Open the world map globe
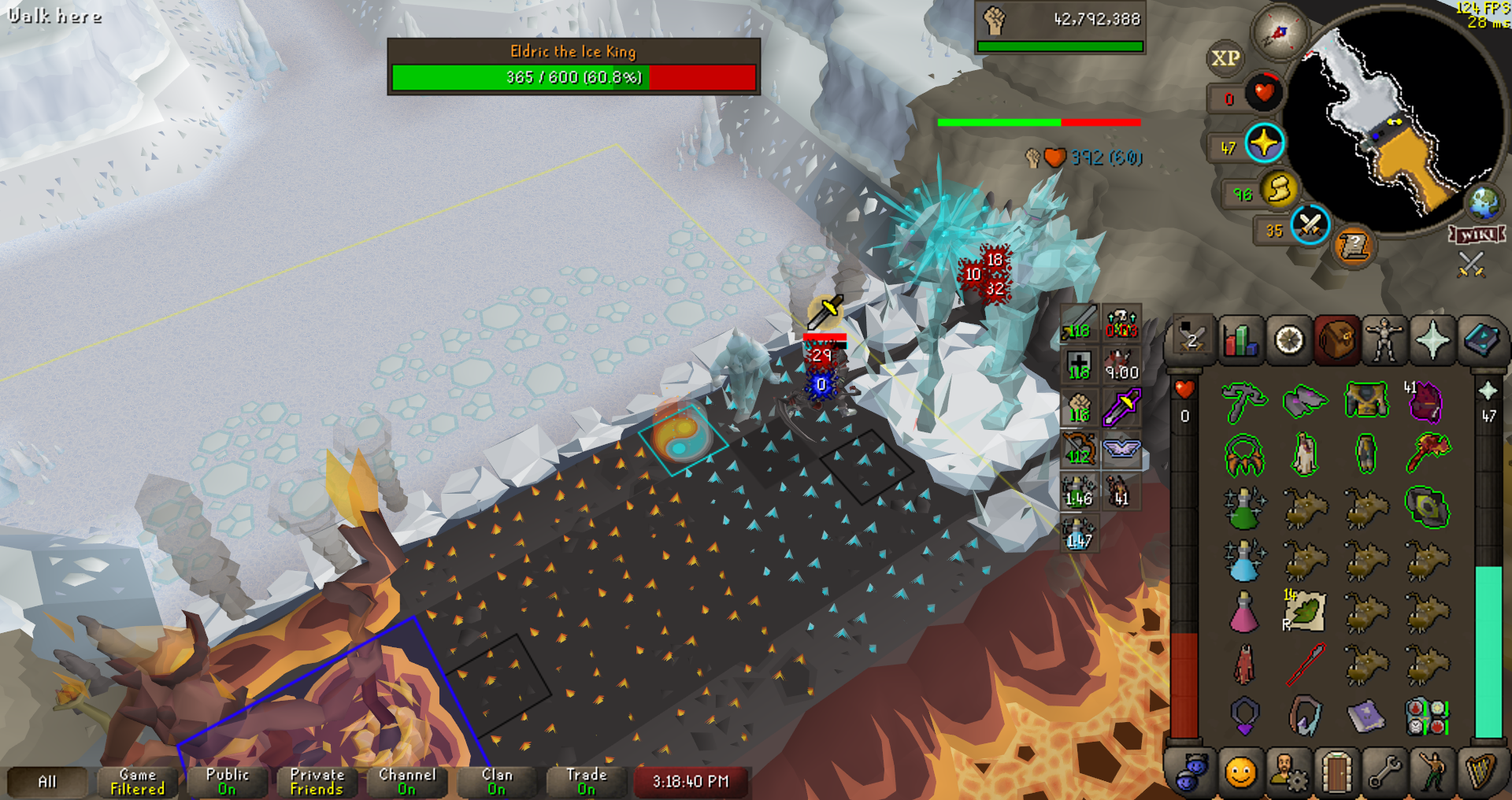Viewport: 1512px width, 800px height. [x=1484, y=203]
